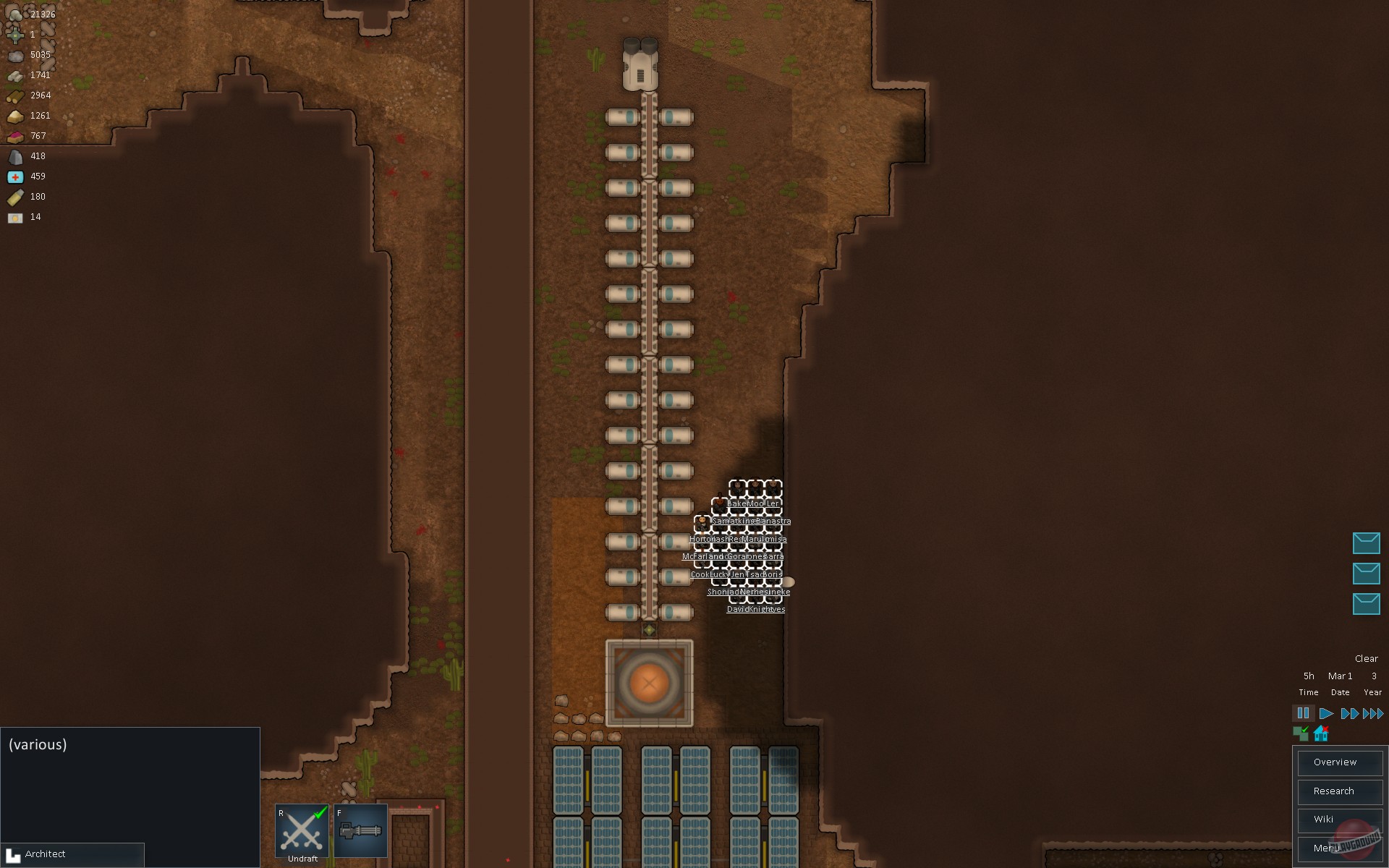Toggle the Undraft swords icon
This screenshot has width=1389, height=868.
coord(301,832)
